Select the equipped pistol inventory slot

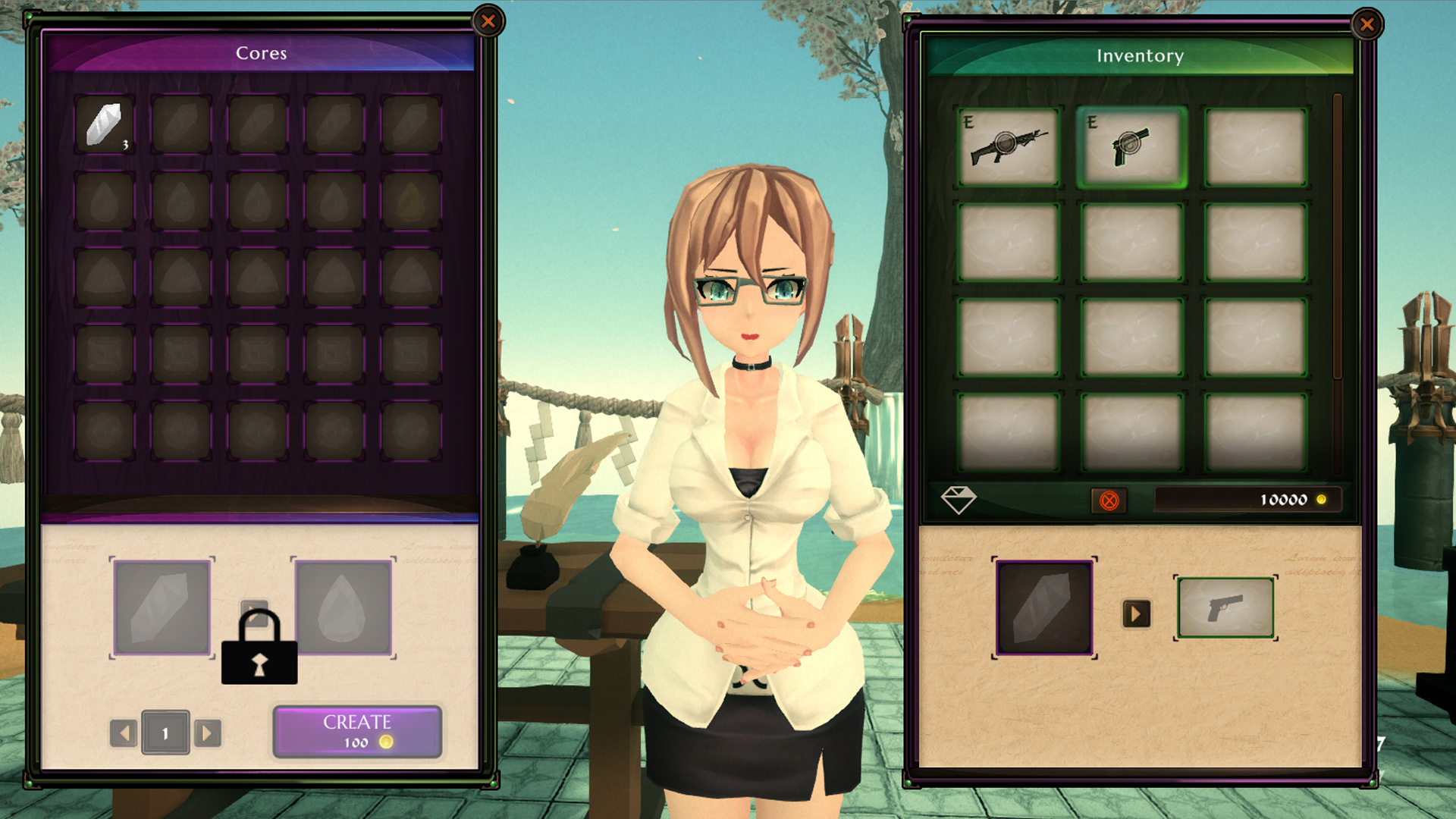[x=1128, y=145]
